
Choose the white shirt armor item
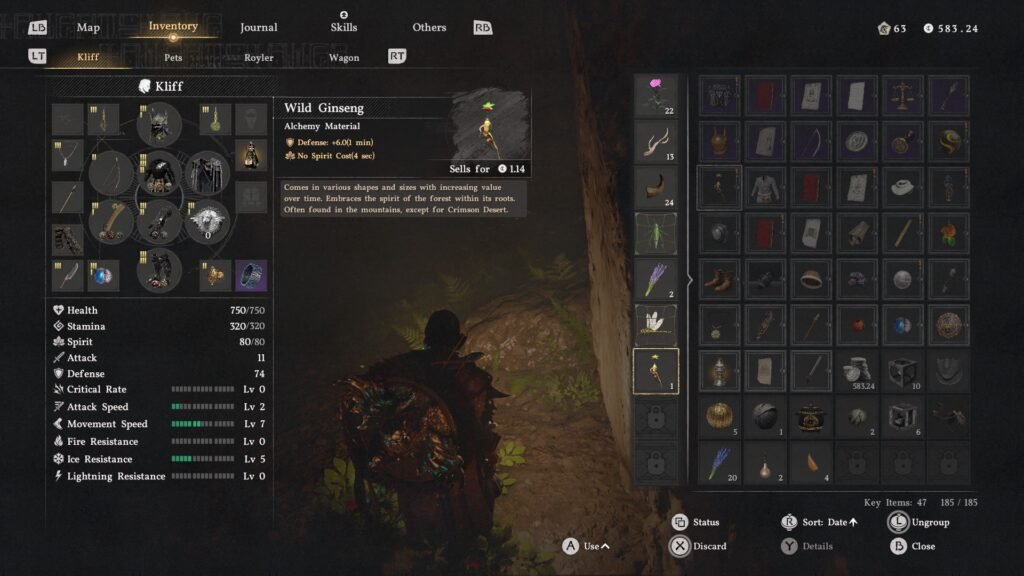pos(765,187)
